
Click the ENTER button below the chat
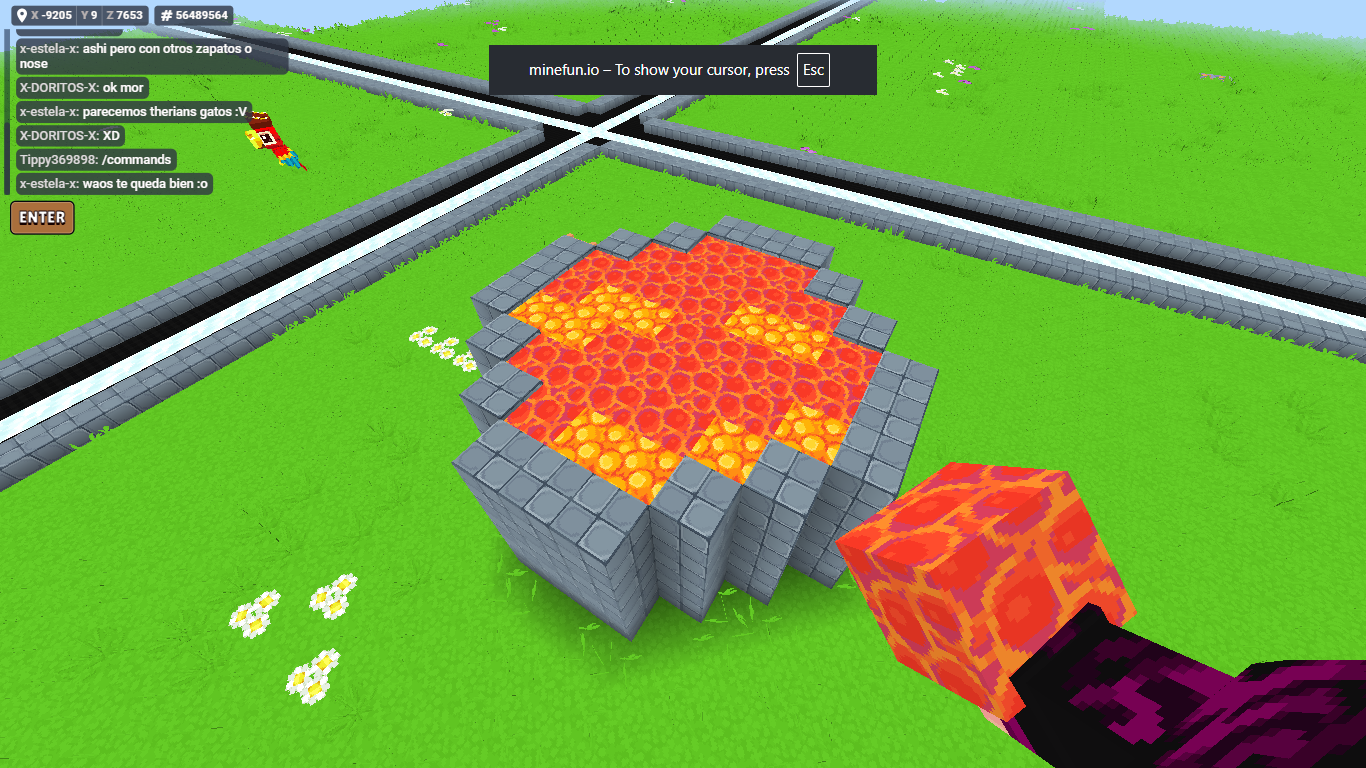click(42, 217)
